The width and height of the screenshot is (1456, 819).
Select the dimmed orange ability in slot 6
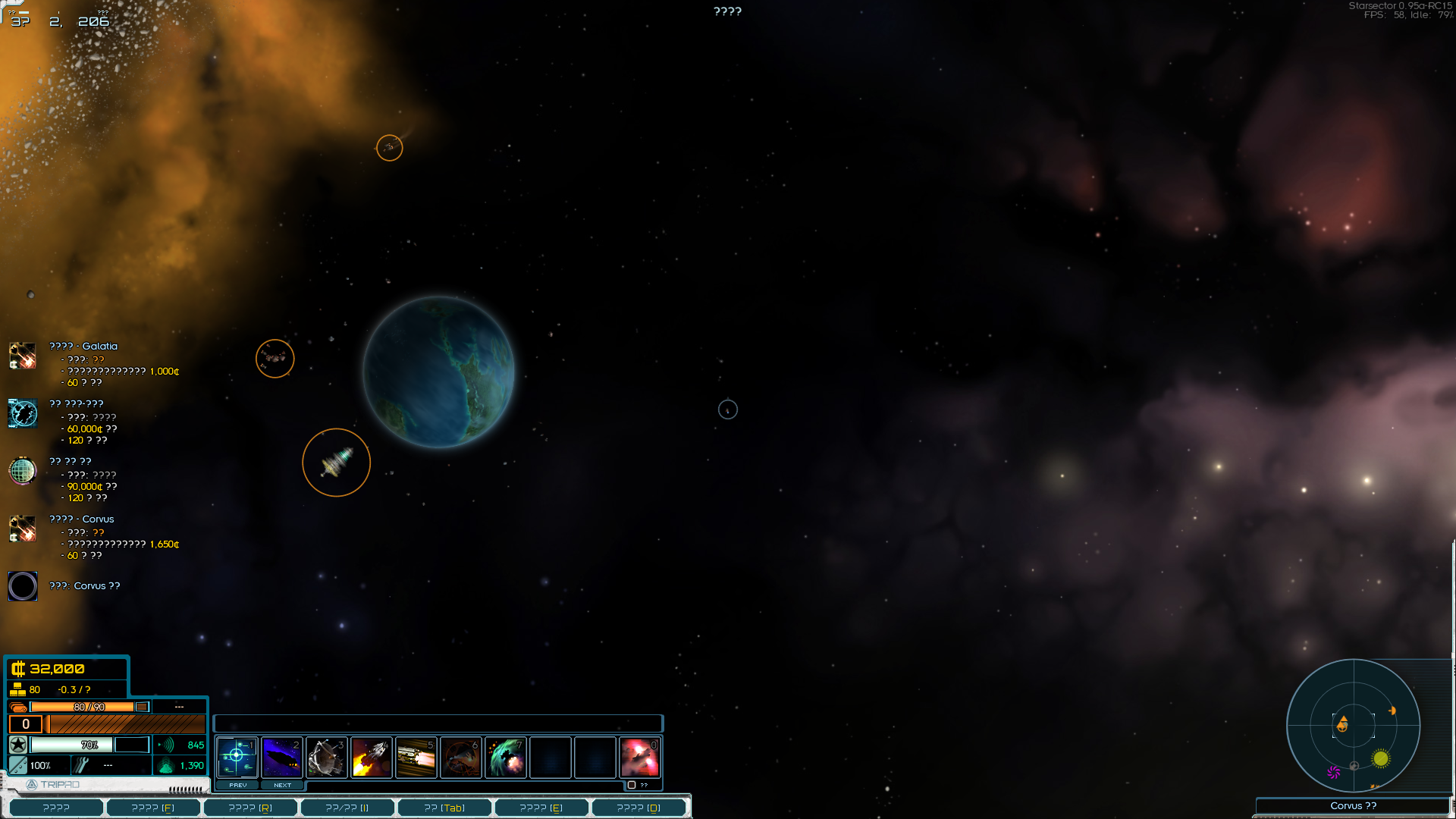coord(460,757)
